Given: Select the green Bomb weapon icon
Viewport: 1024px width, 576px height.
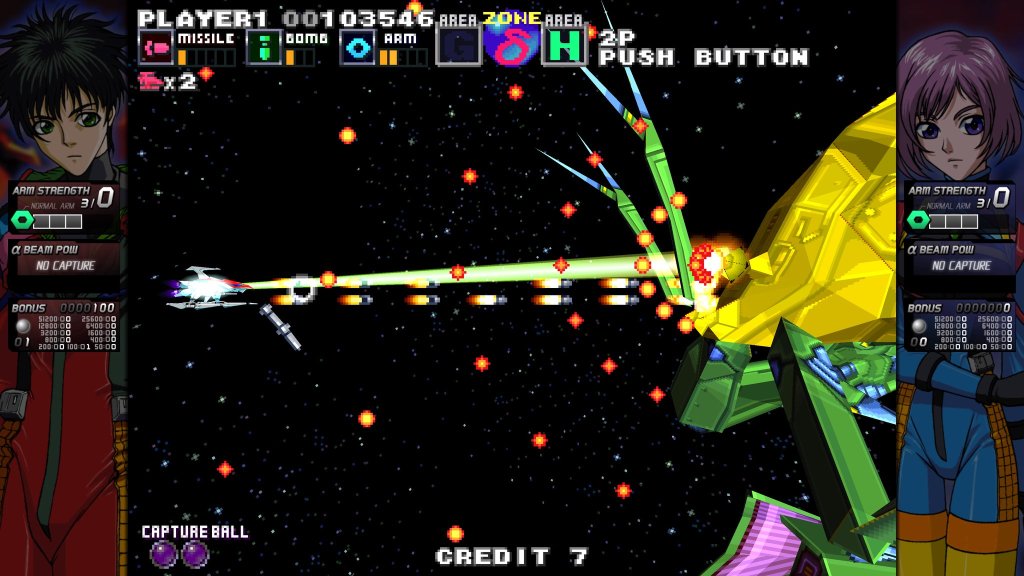Looking at the screenshot, I should coord(263,48).
